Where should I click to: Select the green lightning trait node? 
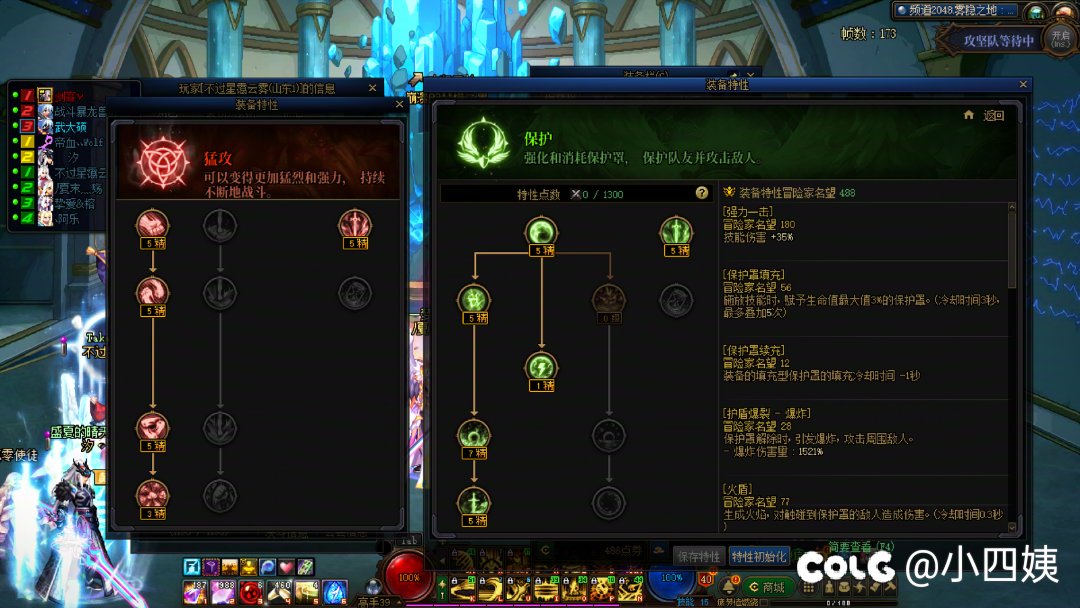(x=541, y=366)
